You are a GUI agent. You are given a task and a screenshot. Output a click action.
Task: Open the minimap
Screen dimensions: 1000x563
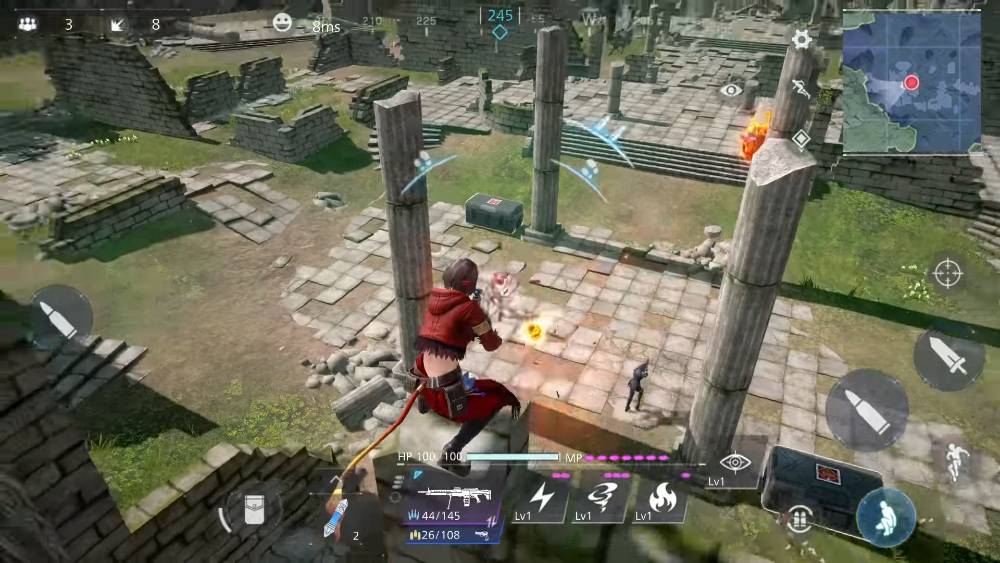[x=911, y=81]
